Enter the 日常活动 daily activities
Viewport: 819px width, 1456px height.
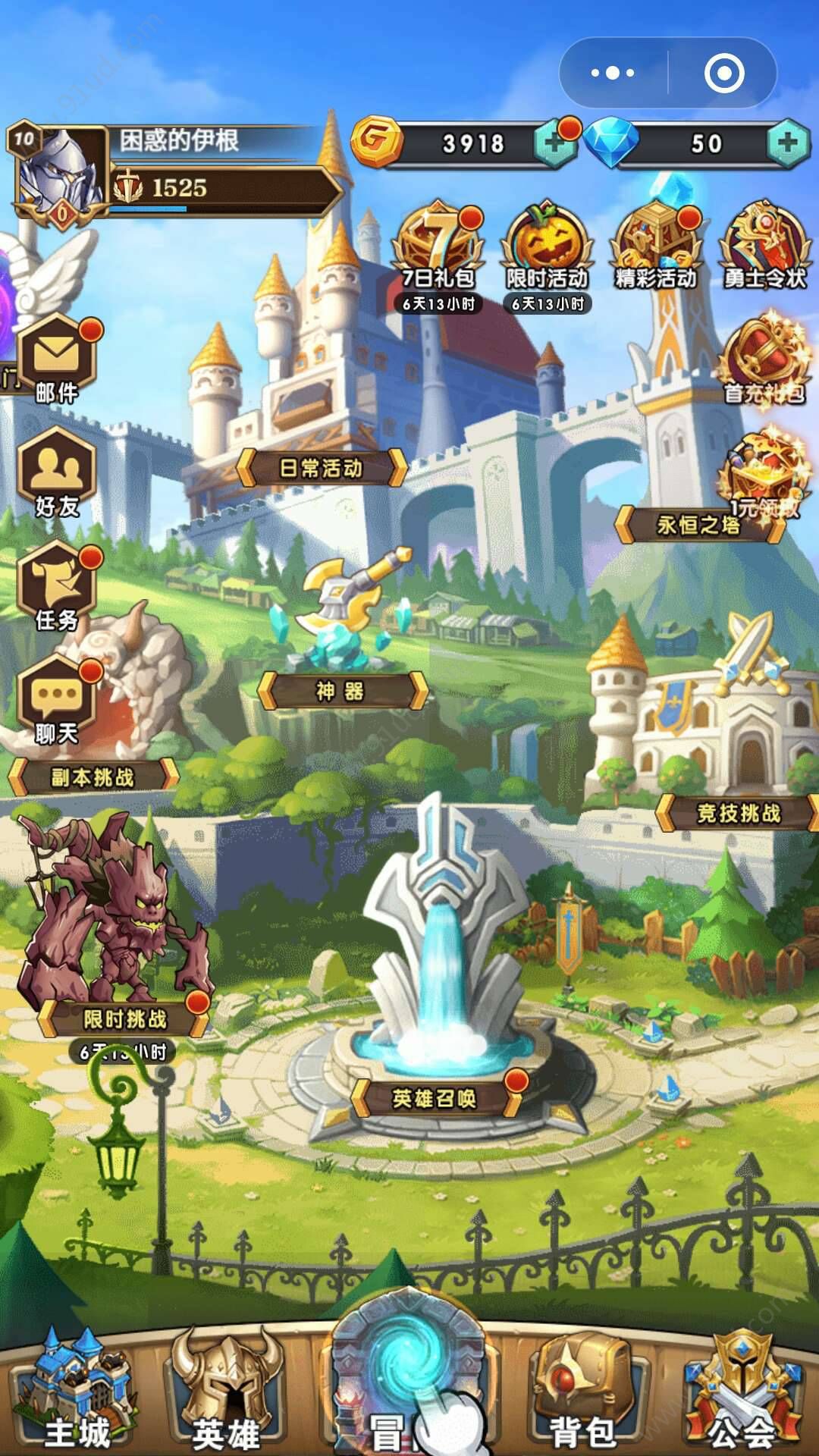coord(322,468)
